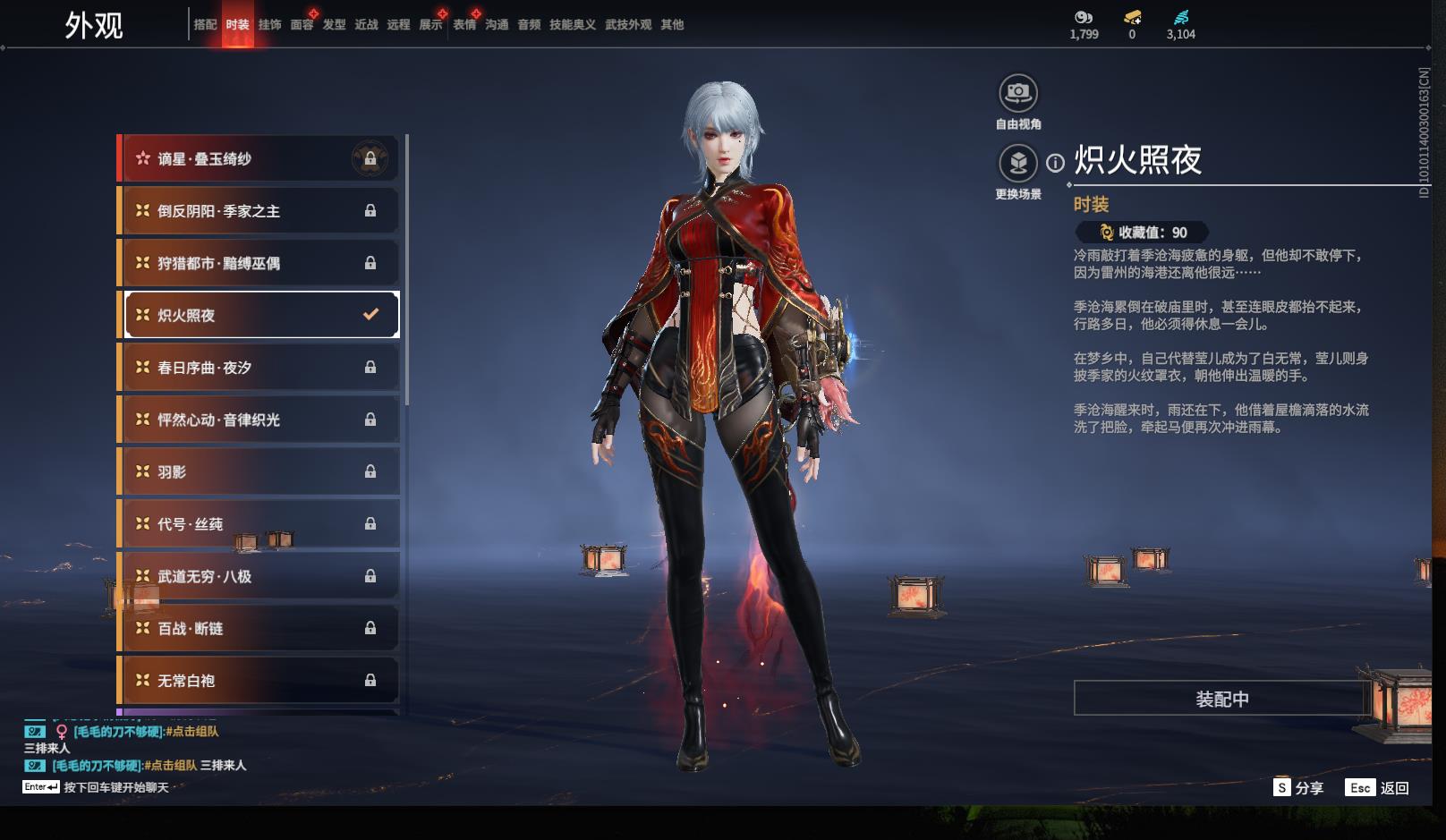Choose the 狩猎都市·黯缚巫偶 outfit

point(259,263)
